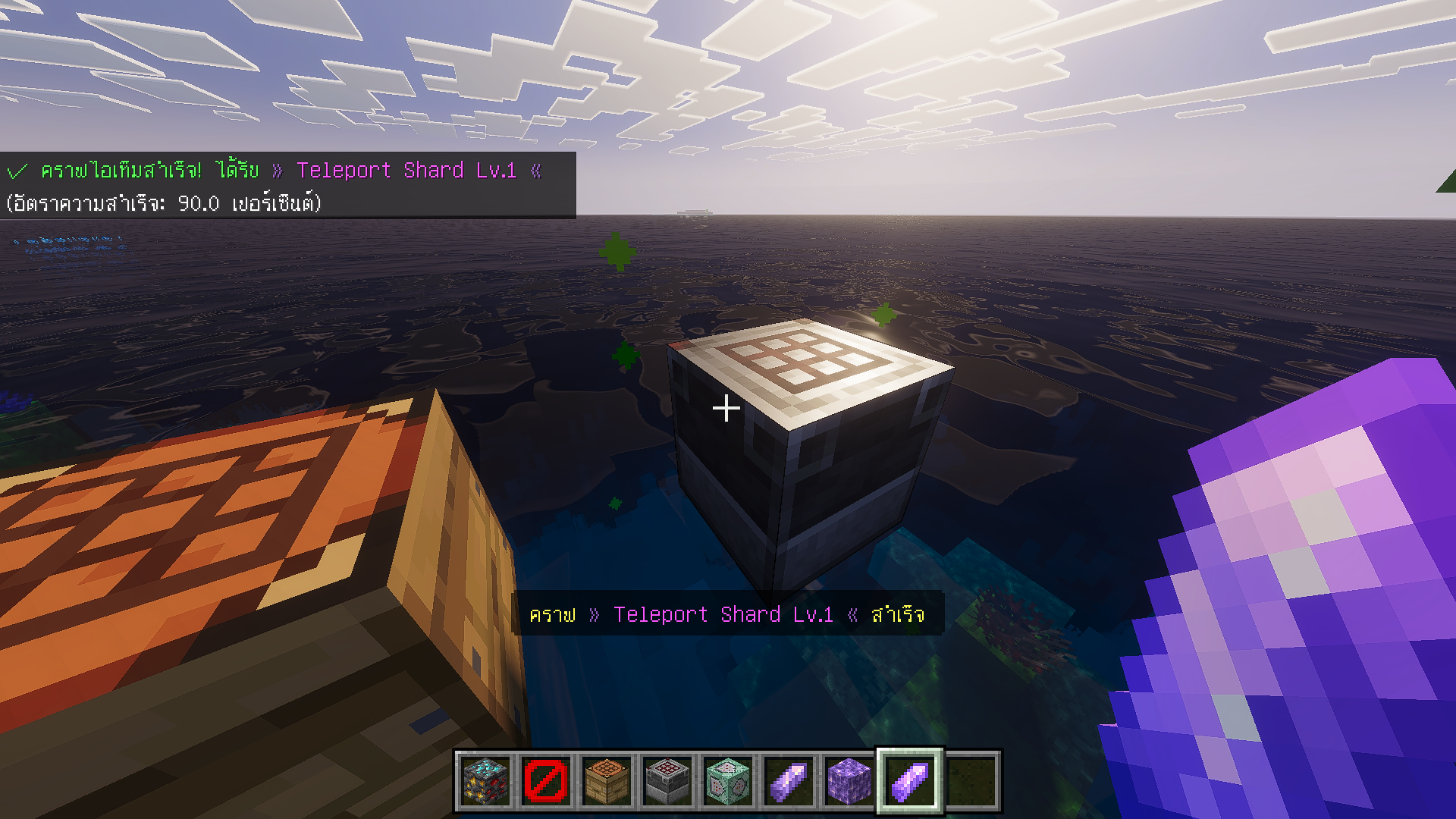
Task: Select the purple amethyst block slot
Action: pos(849,780)
